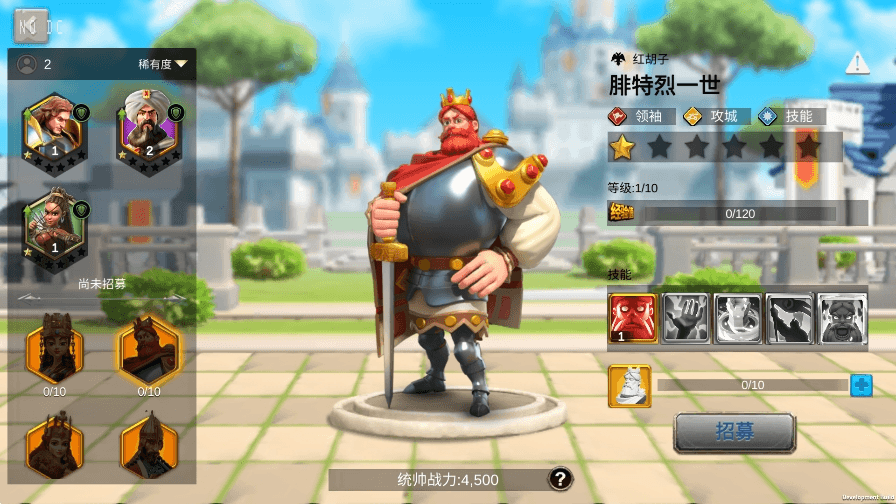Click the 招募 recruit button
This screenshot has height=504, width=896.
(734, 432)
